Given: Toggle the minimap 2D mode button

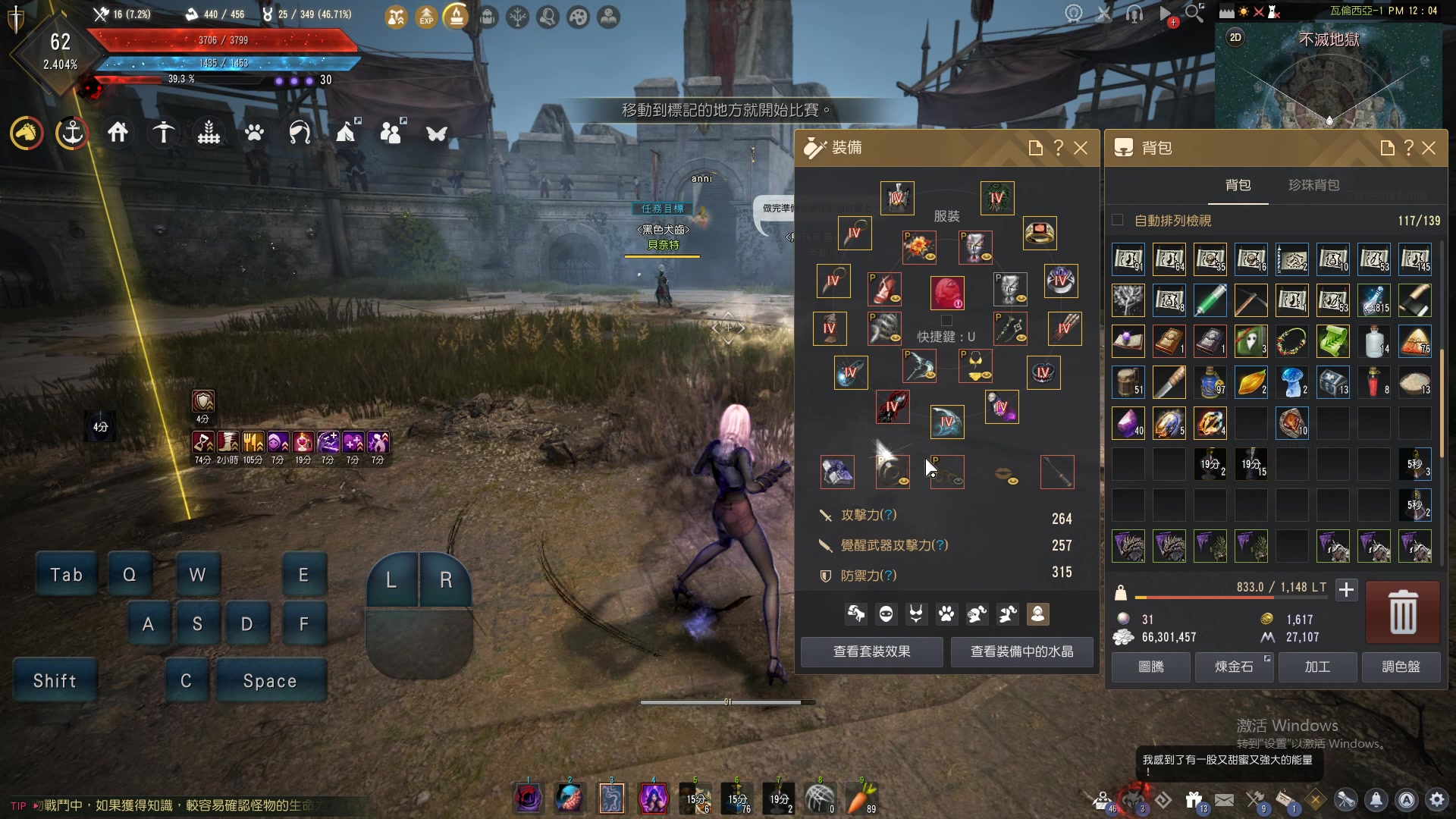Looking at the screenshot, I should tap(1235, 37).
